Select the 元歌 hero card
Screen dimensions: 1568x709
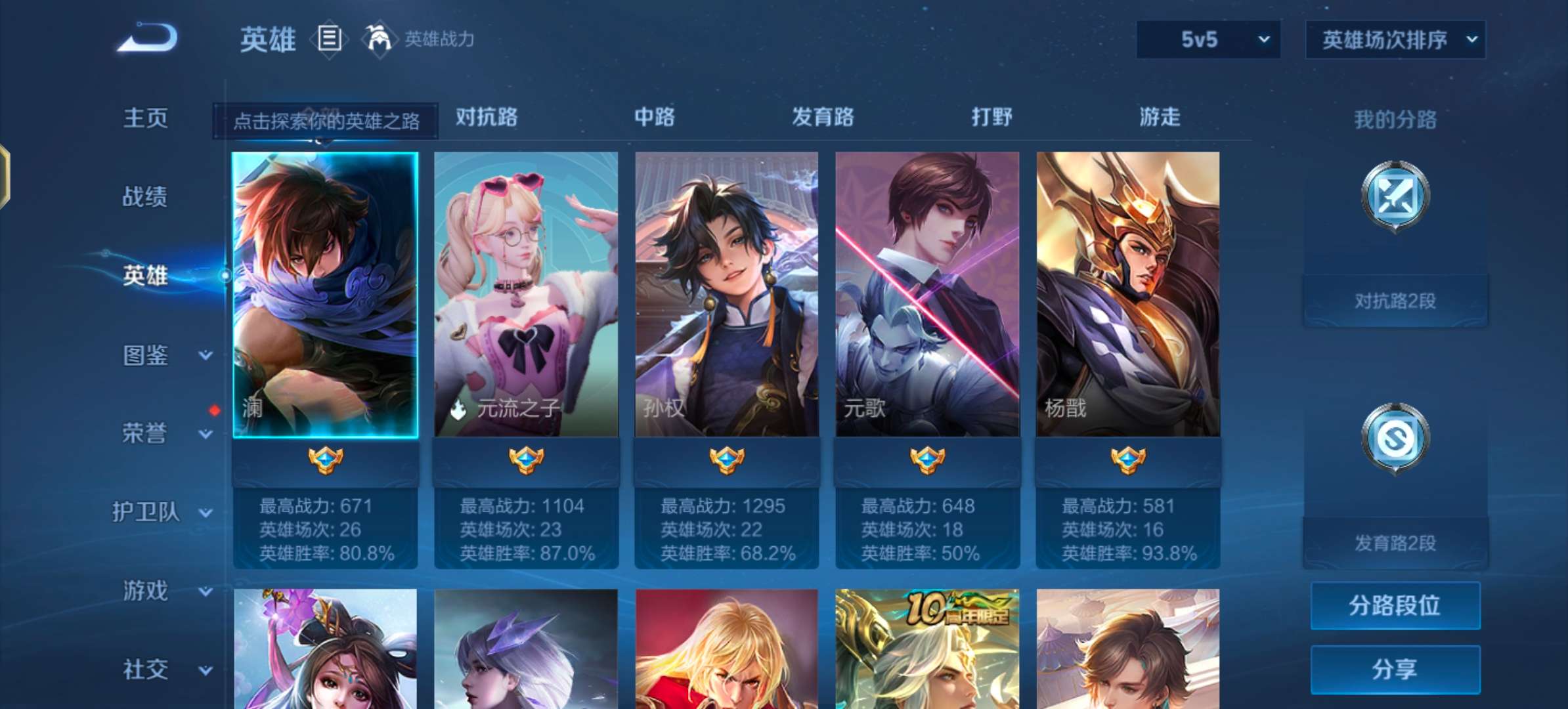(x=928, y=295)
